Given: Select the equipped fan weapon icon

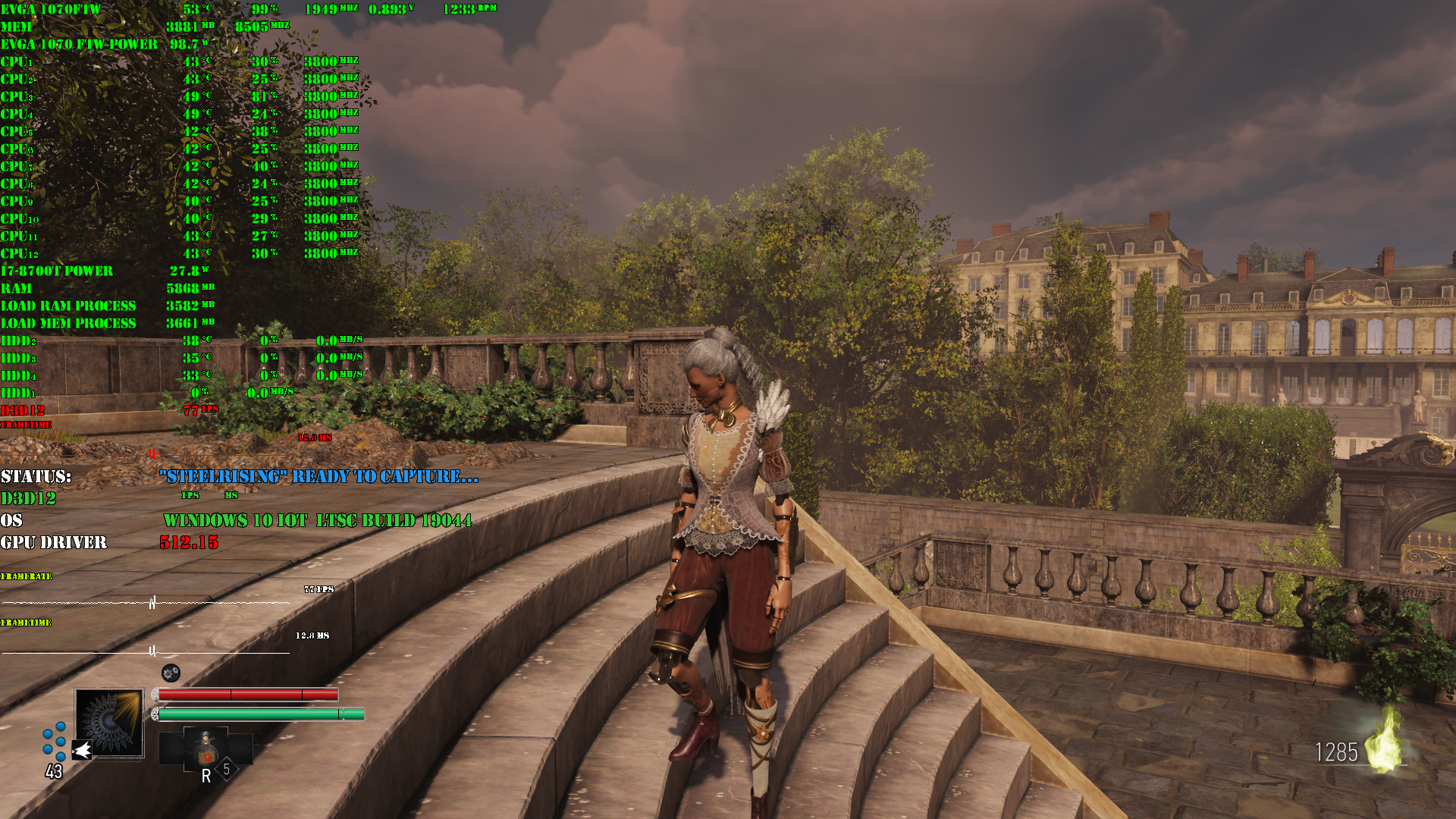Looking at the screenshot, I should tap(109, 722).
